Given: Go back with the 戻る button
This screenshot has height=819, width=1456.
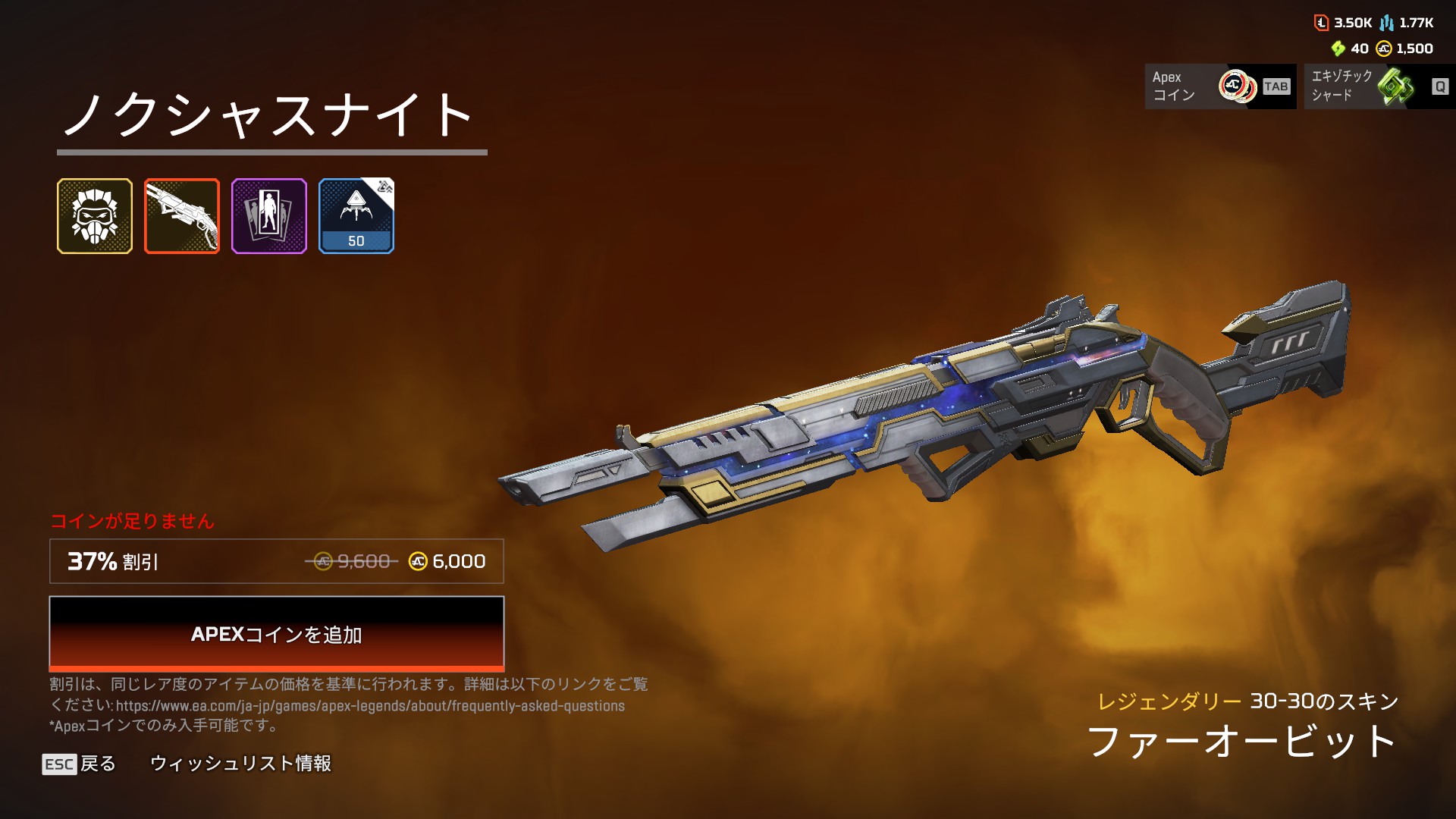Looking at the screenshot, I should click(80, 764).
